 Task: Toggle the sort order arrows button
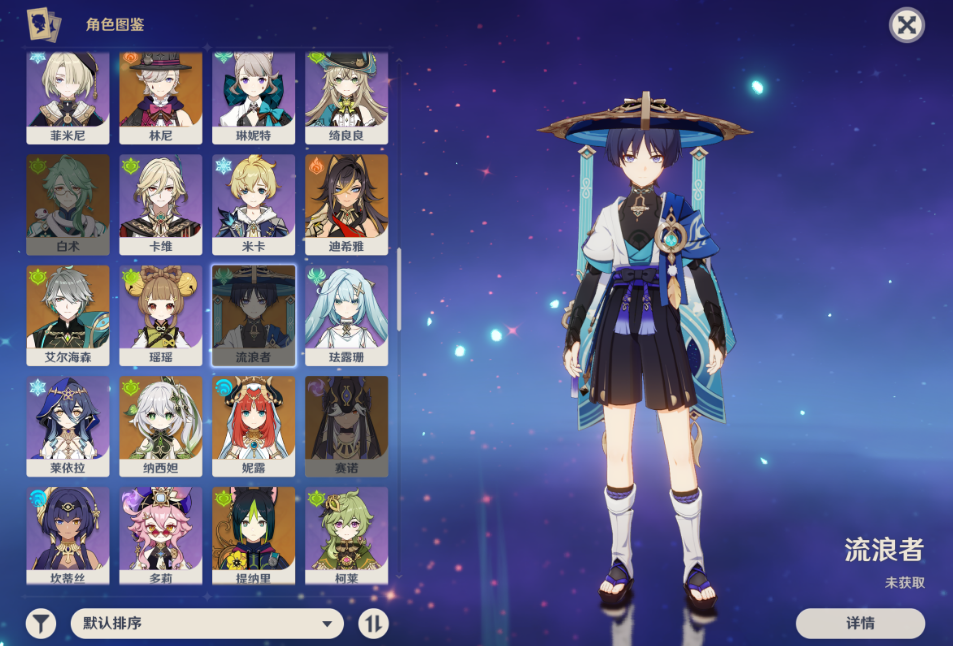point(373,624)
